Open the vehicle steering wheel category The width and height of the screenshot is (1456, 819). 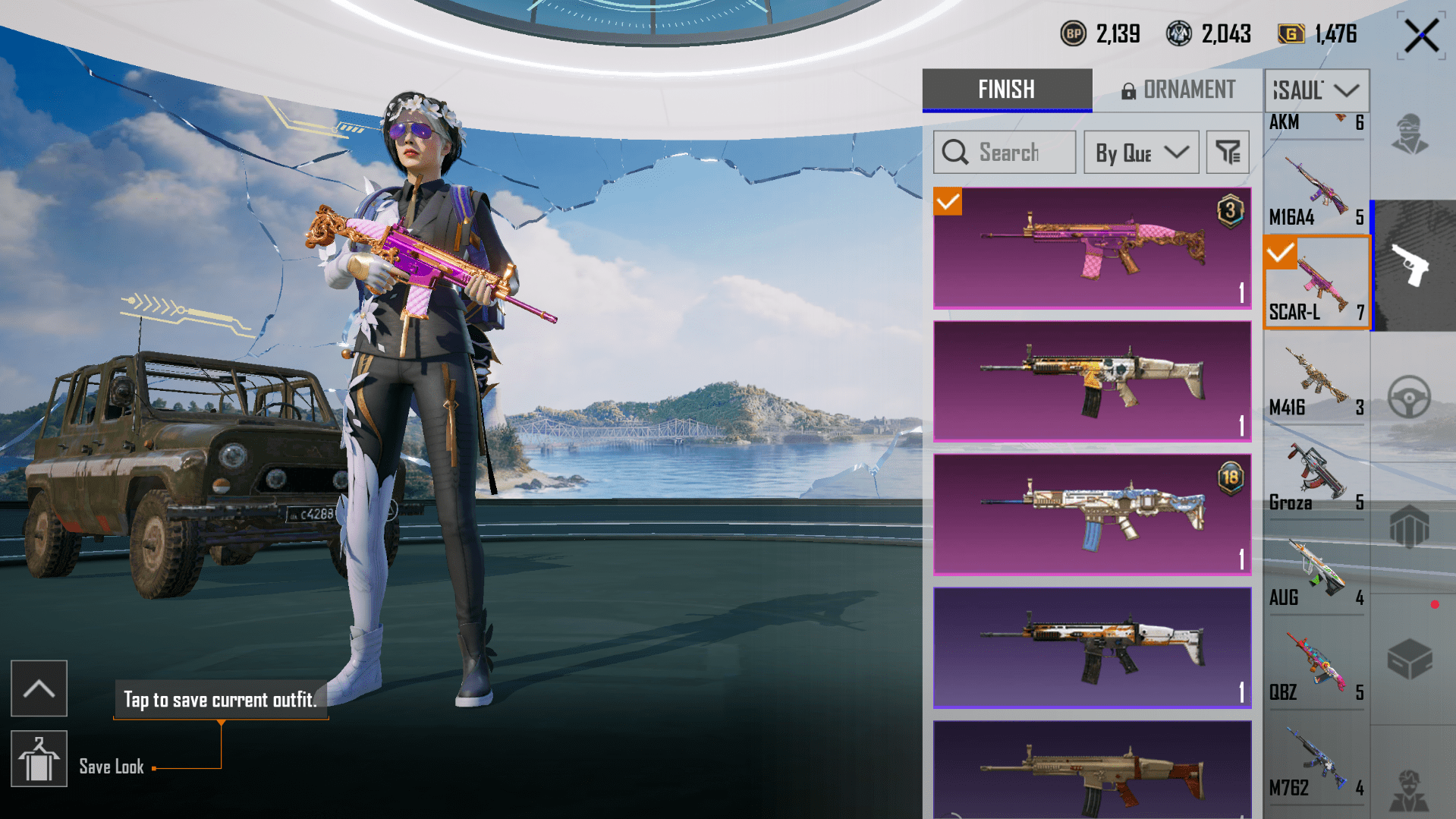point(1409,396)
